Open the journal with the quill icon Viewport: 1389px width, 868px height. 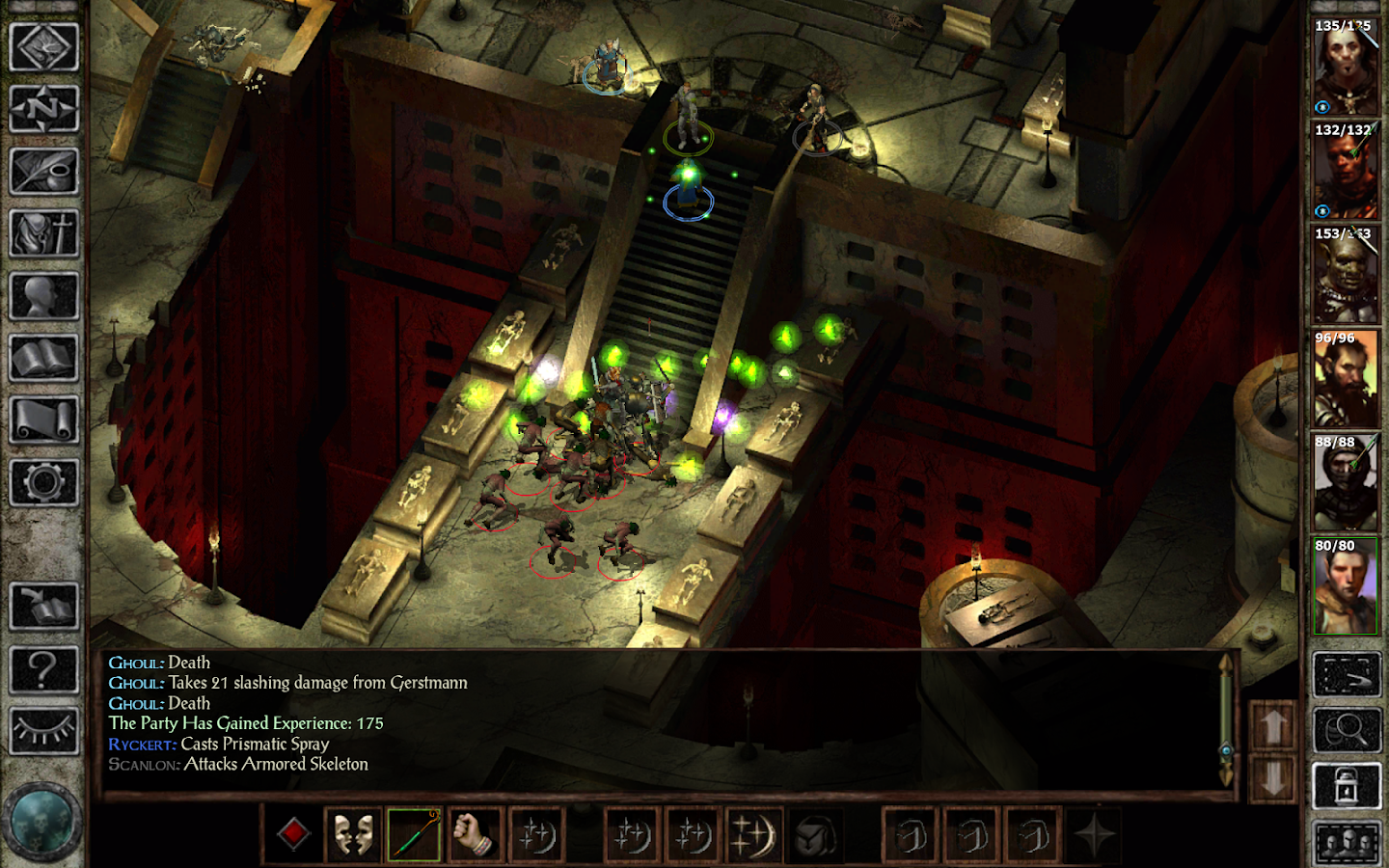[x=43, y=170]
